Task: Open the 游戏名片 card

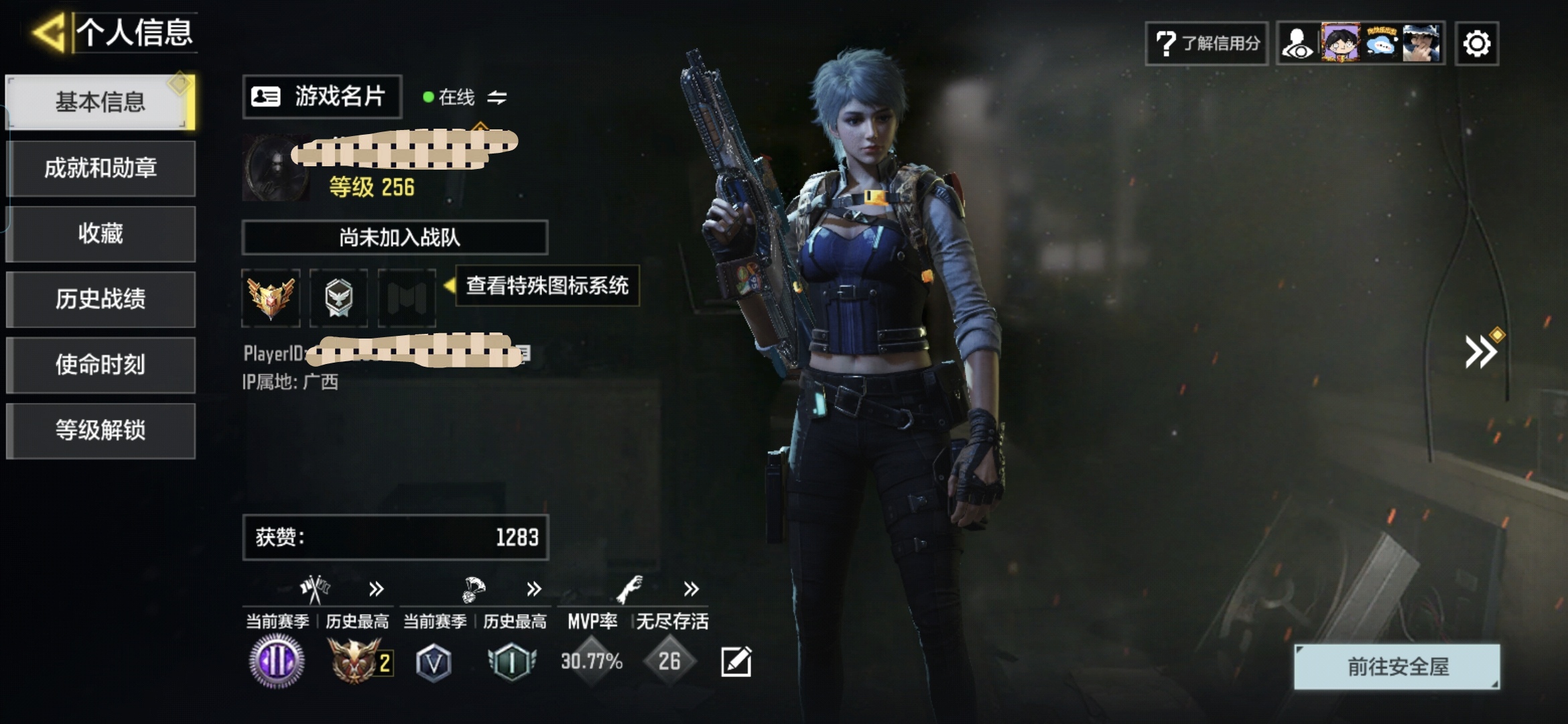Action: [x=322, y=97]
